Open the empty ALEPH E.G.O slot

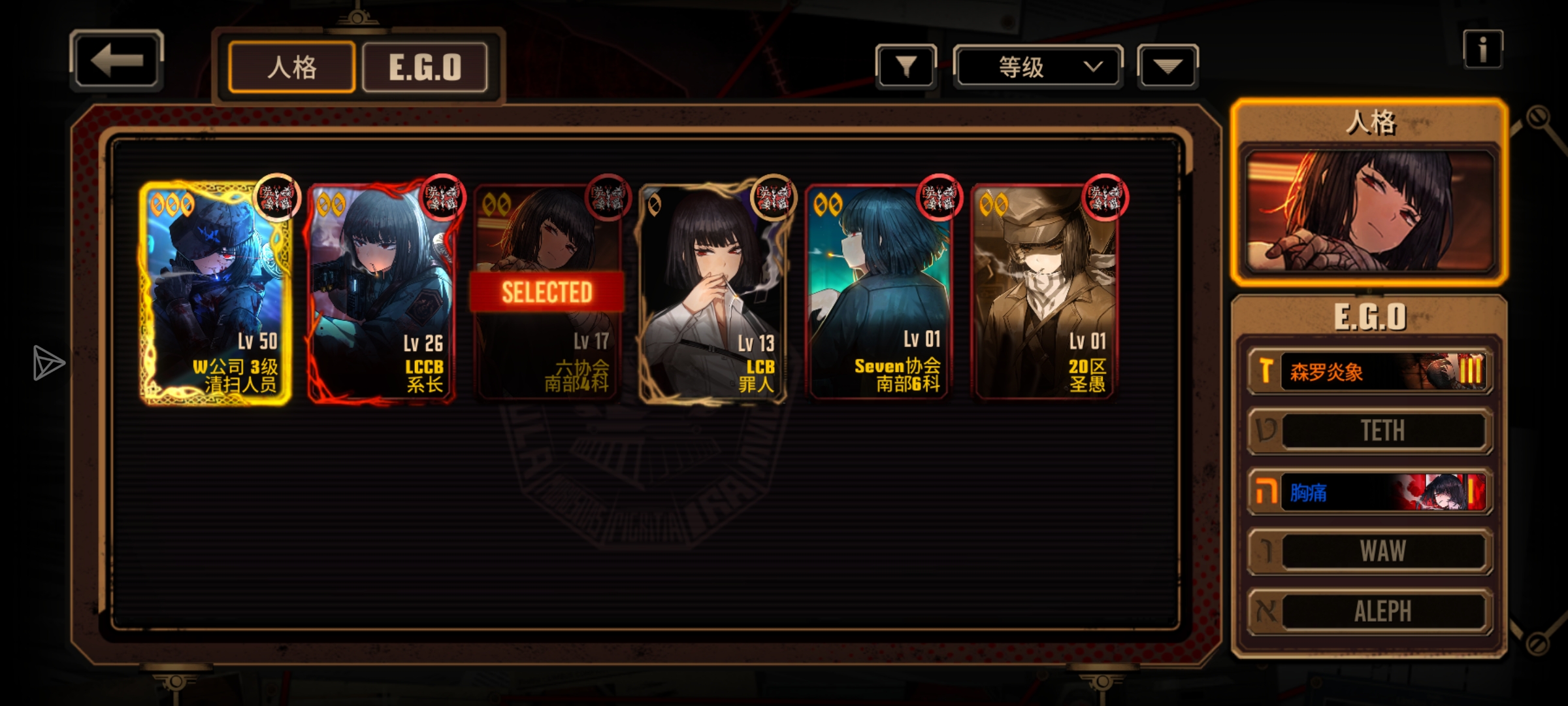(x=1370, y=612)
